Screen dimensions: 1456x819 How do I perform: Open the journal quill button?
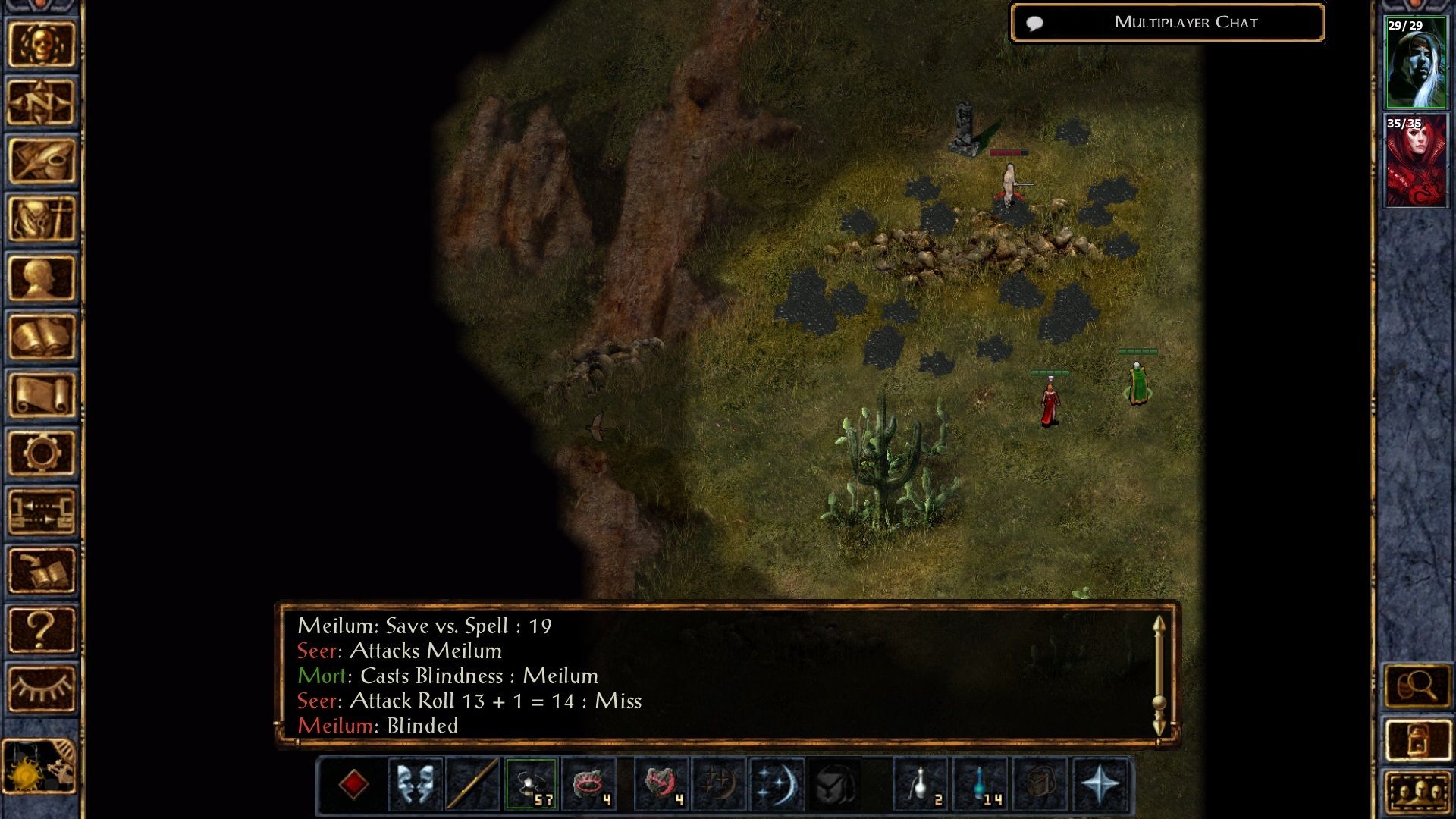point(42,161)
